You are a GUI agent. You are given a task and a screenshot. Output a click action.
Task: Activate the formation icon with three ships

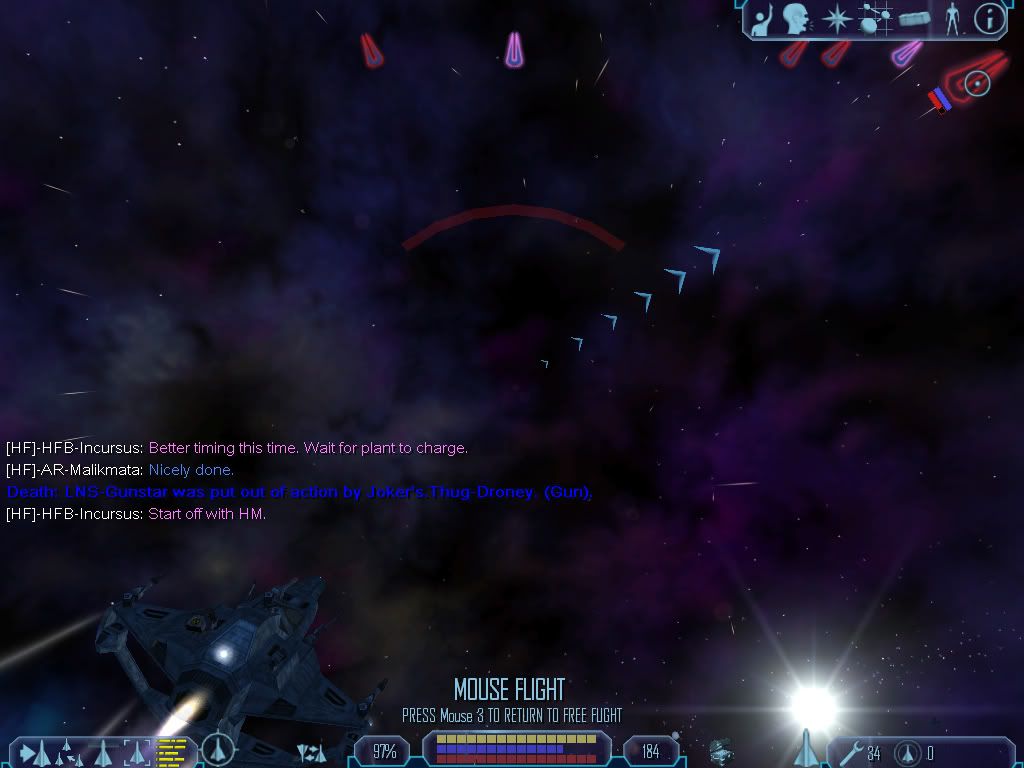(x=66, y=752)
